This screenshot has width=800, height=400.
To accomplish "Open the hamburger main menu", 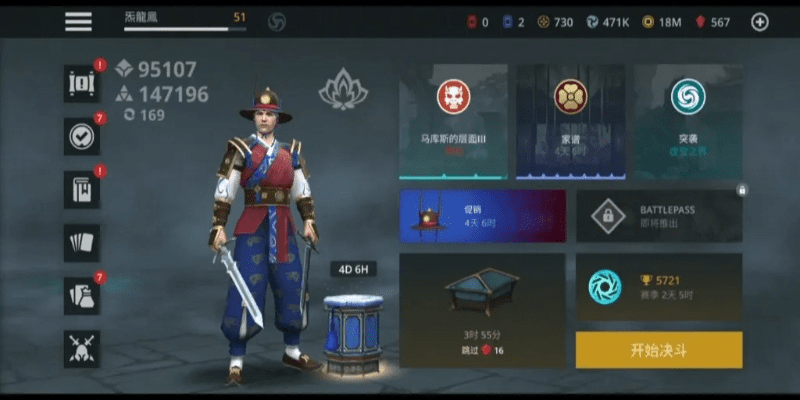I will point(78,21).
